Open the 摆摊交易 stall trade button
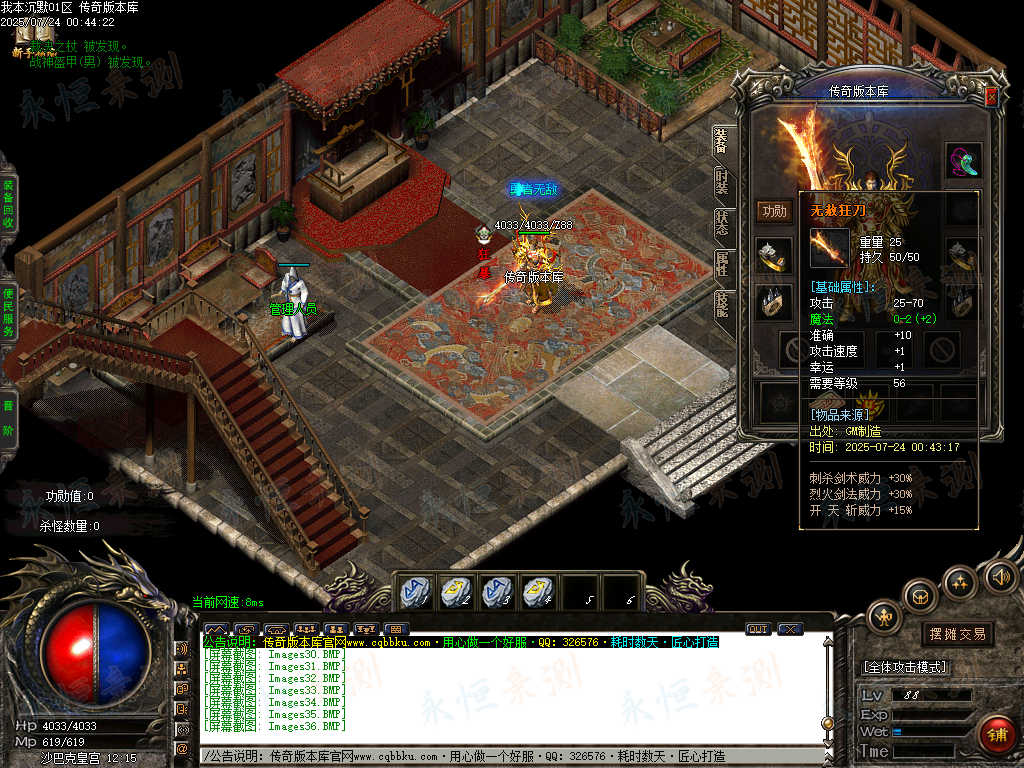 [x=957, y=633]
